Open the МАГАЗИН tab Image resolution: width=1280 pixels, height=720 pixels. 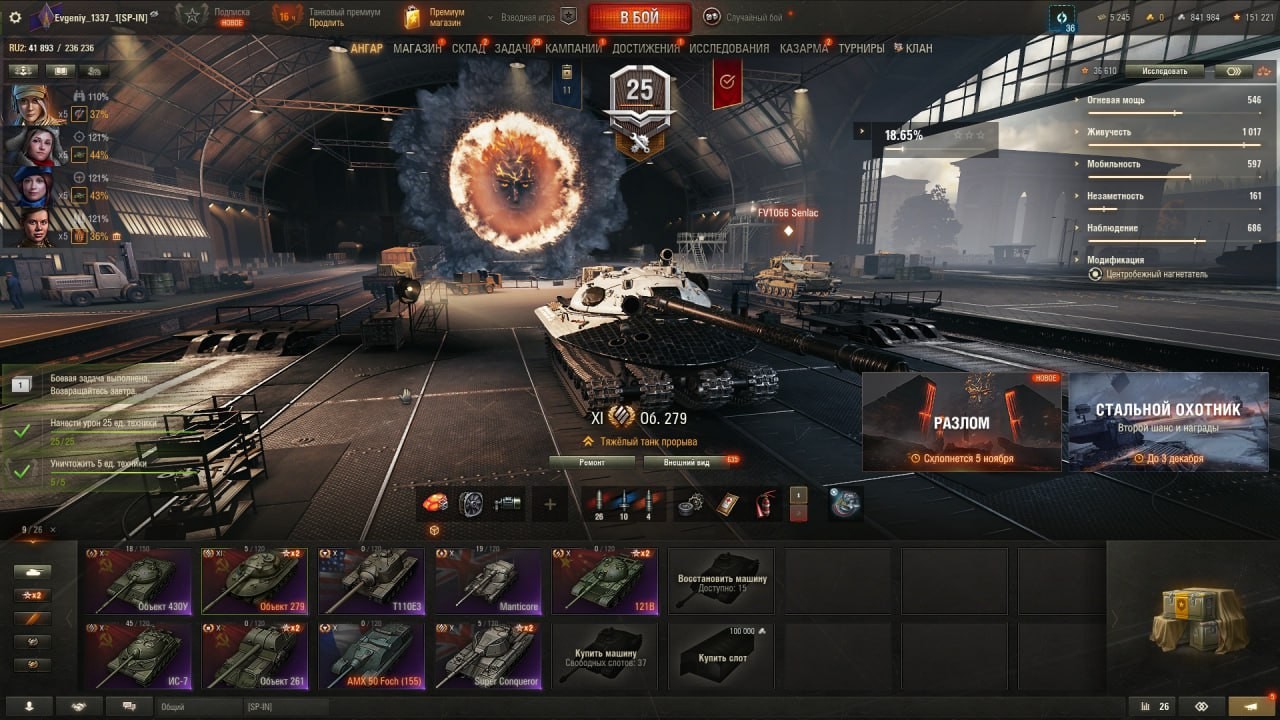pos(417,48)
